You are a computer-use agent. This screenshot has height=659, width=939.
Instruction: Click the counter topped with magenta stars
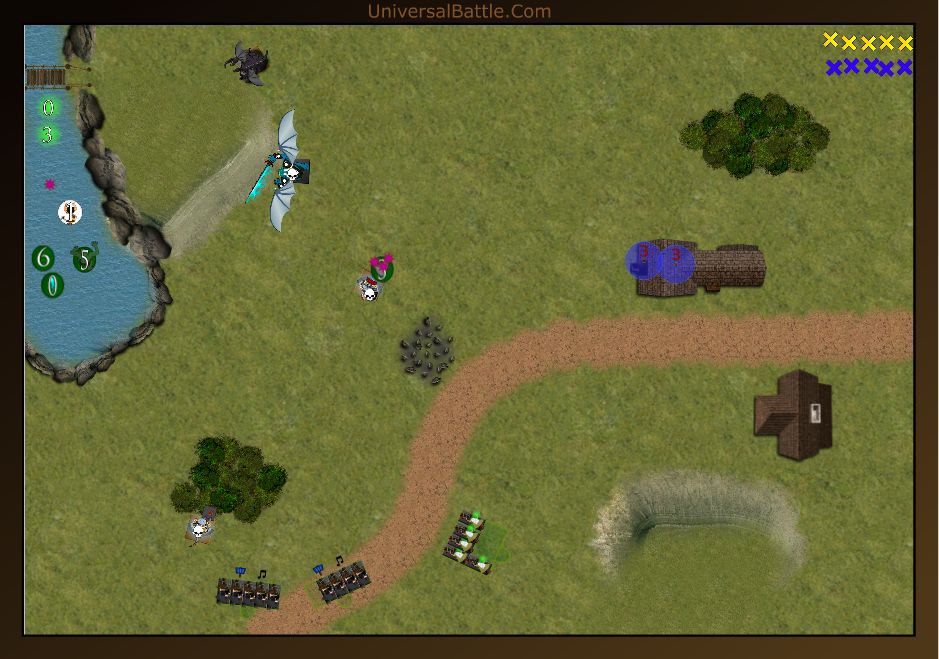(381, 268)
